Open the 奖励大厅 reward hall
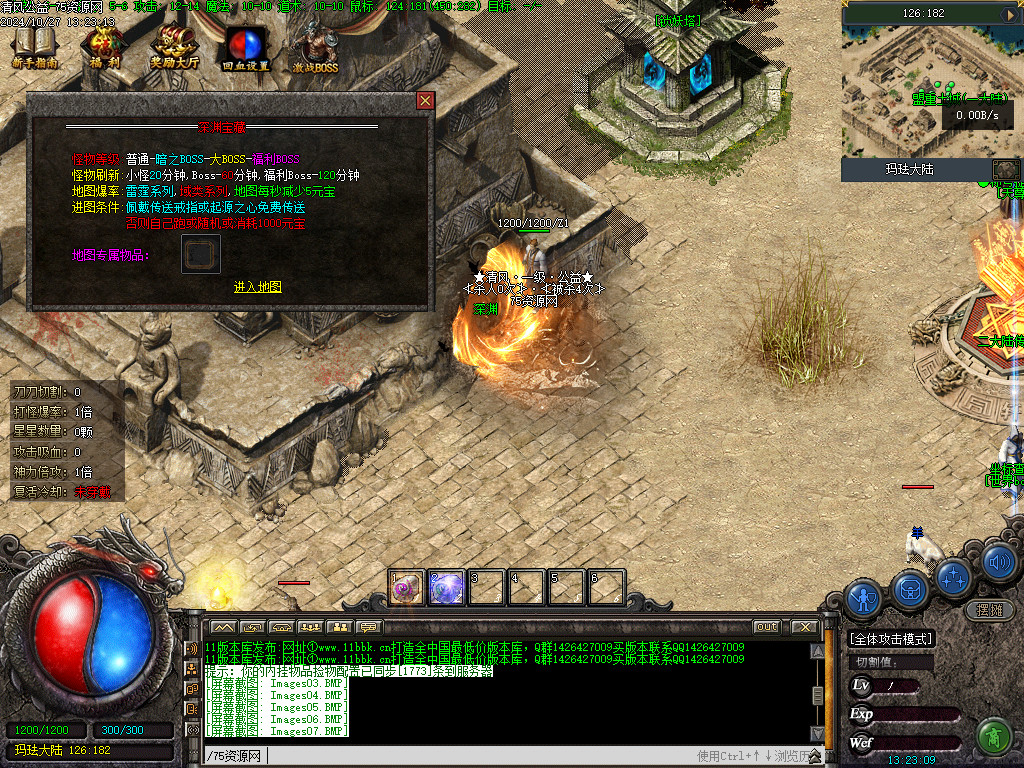 [175, 47]
